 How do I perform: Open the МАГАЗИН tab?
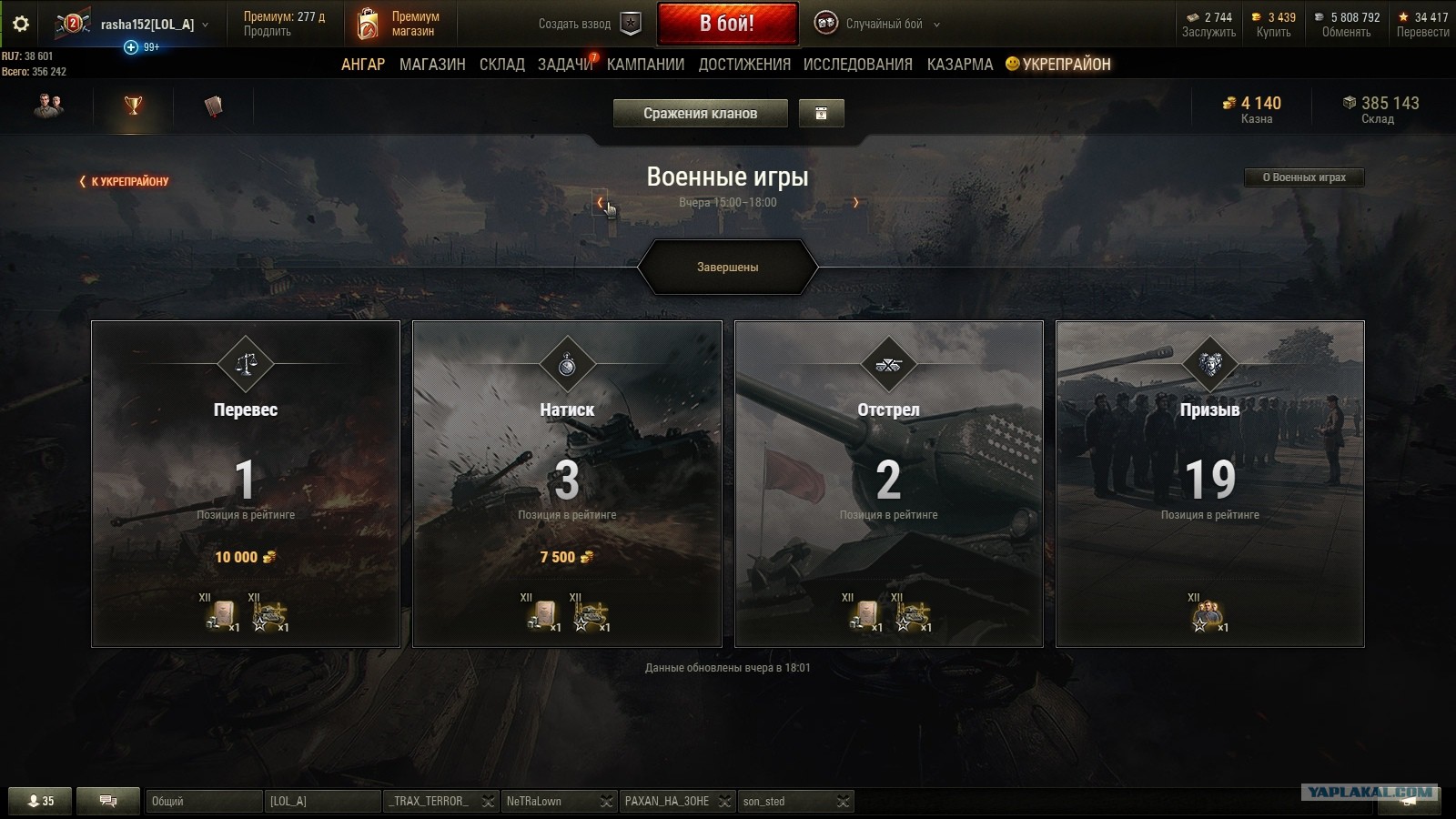(432, 65)
